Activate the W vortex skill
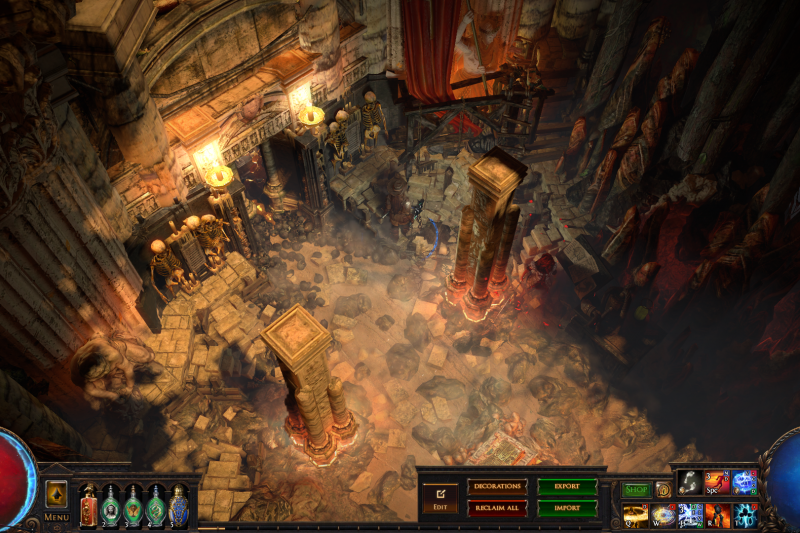This screenshot has width=800, height=533. point(663,514)
